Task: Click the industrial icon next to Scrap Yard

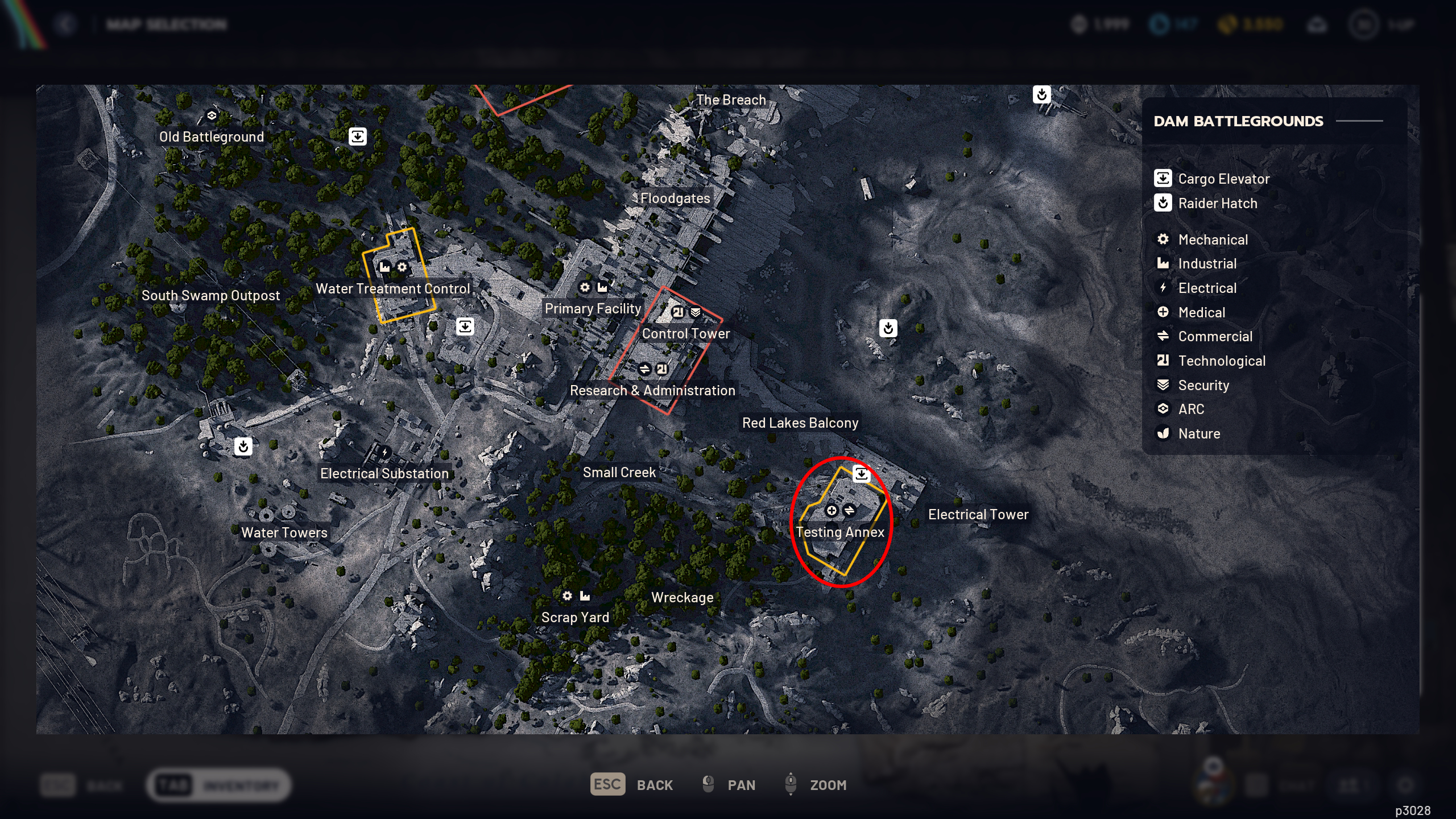Action: pos(585,595)
